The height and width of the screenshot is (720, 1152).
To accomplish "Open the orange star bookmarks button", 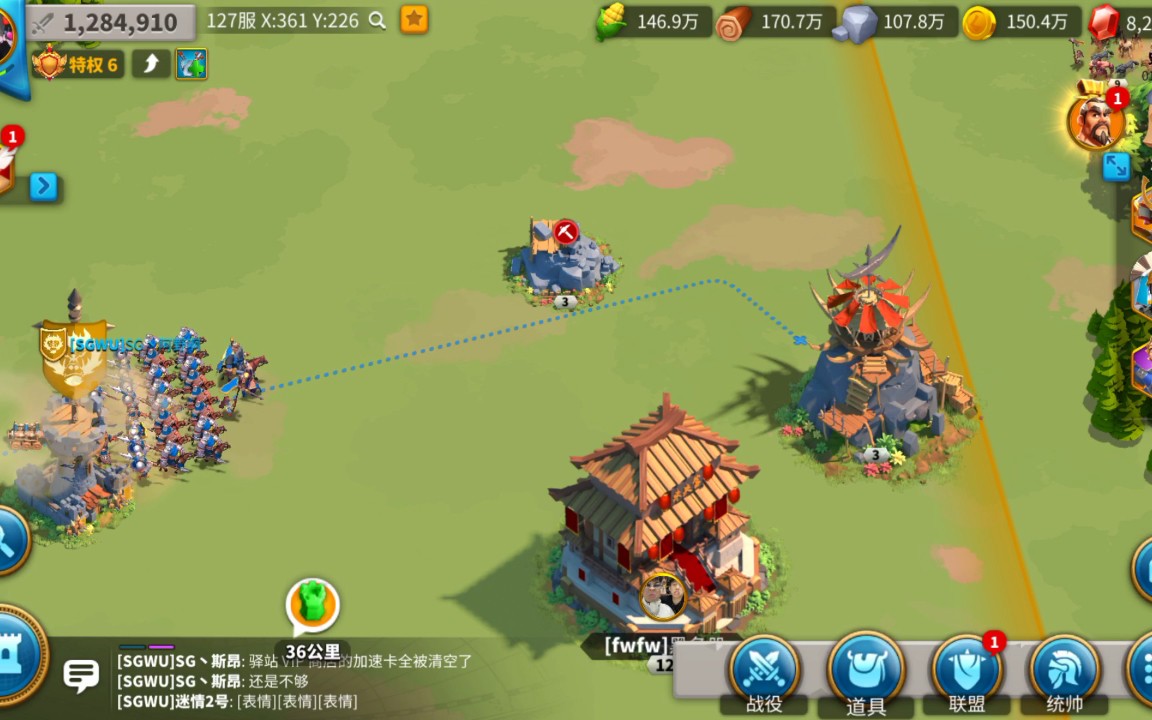I will 414,19.
